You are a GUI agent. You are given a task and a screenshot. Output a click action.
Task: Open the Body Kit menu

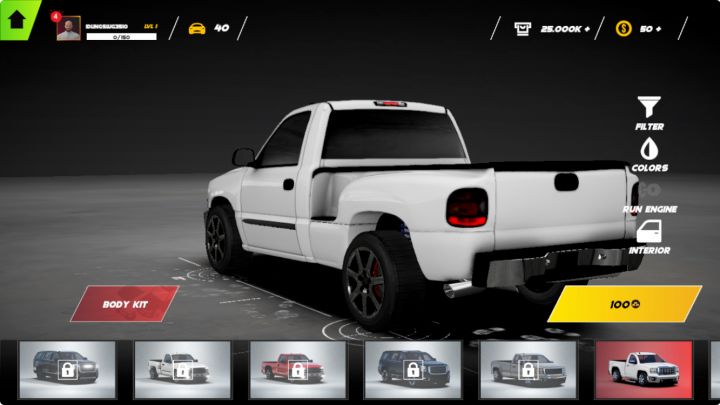point(125,303)
